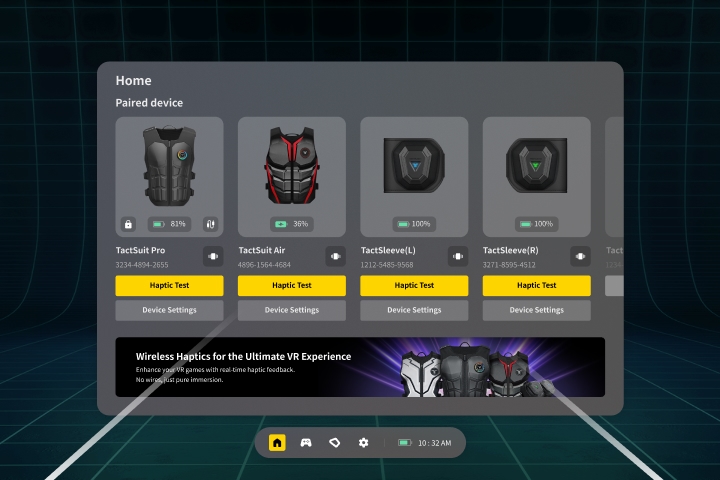Screen dimensions: 720x480
Task: Open the gear settings icon in the dock
Action: (364, 442)
